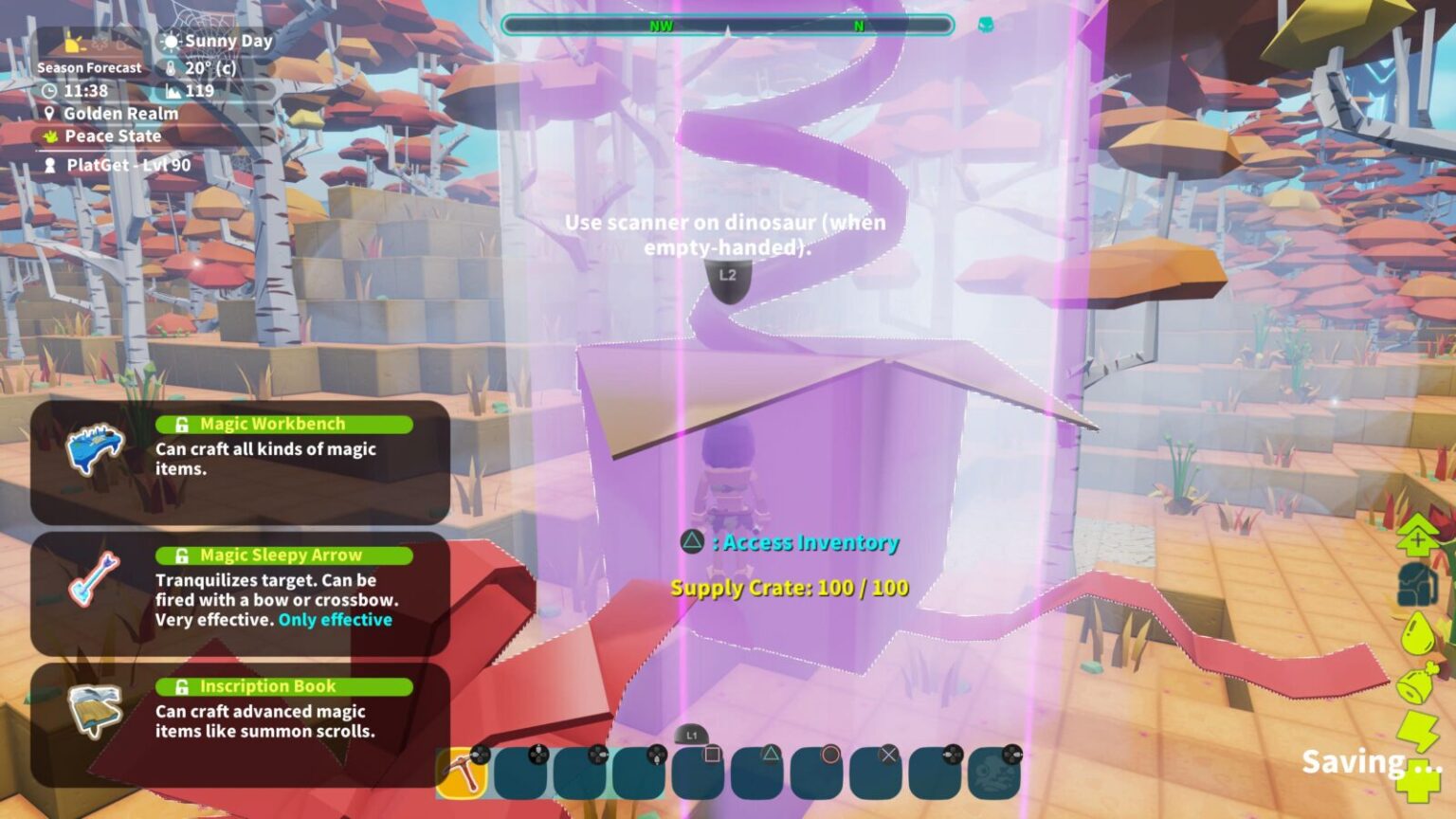The image size is (1456, 819).
Task: Click the compass bar between NW and N
Action: click(758, 26)
